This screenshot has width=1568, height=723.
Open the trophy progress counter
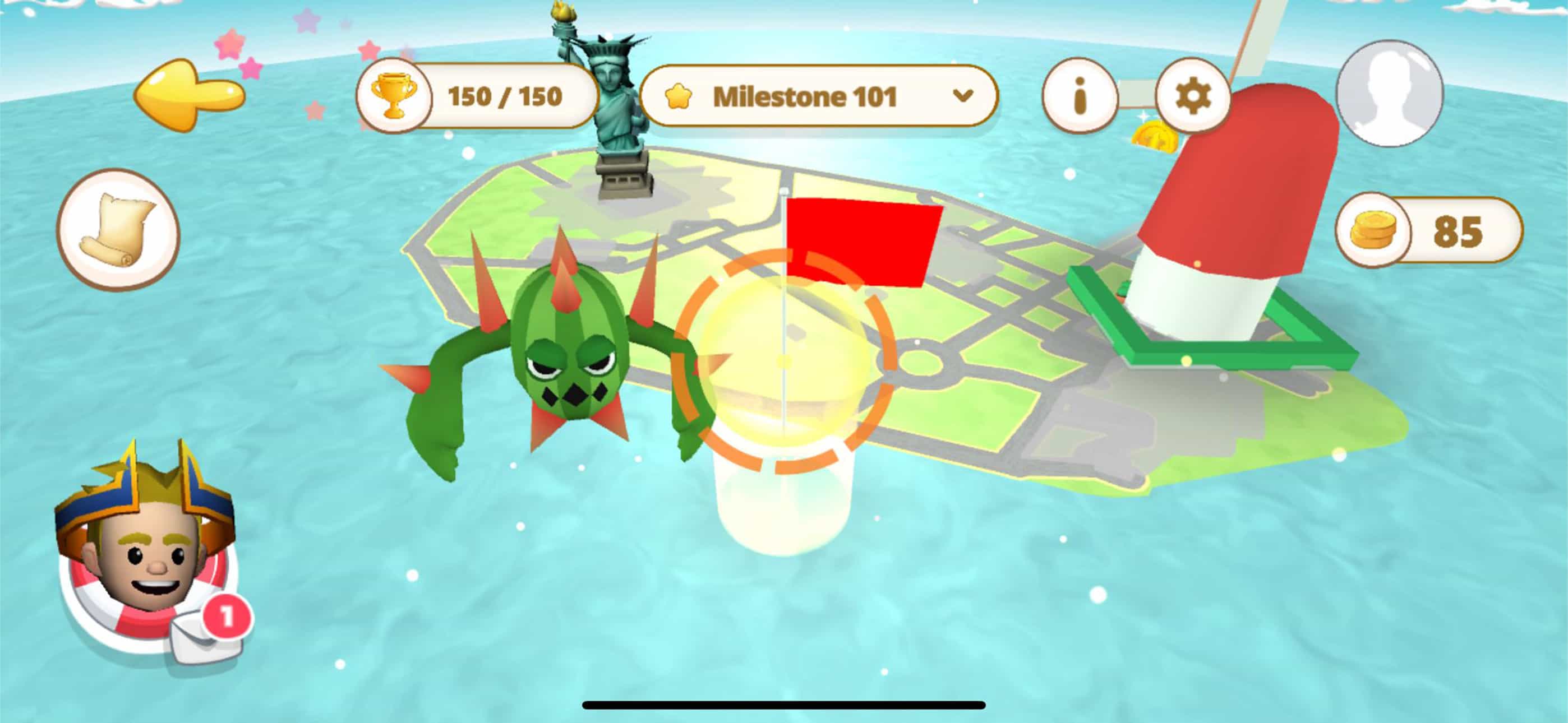click(477, 96)
